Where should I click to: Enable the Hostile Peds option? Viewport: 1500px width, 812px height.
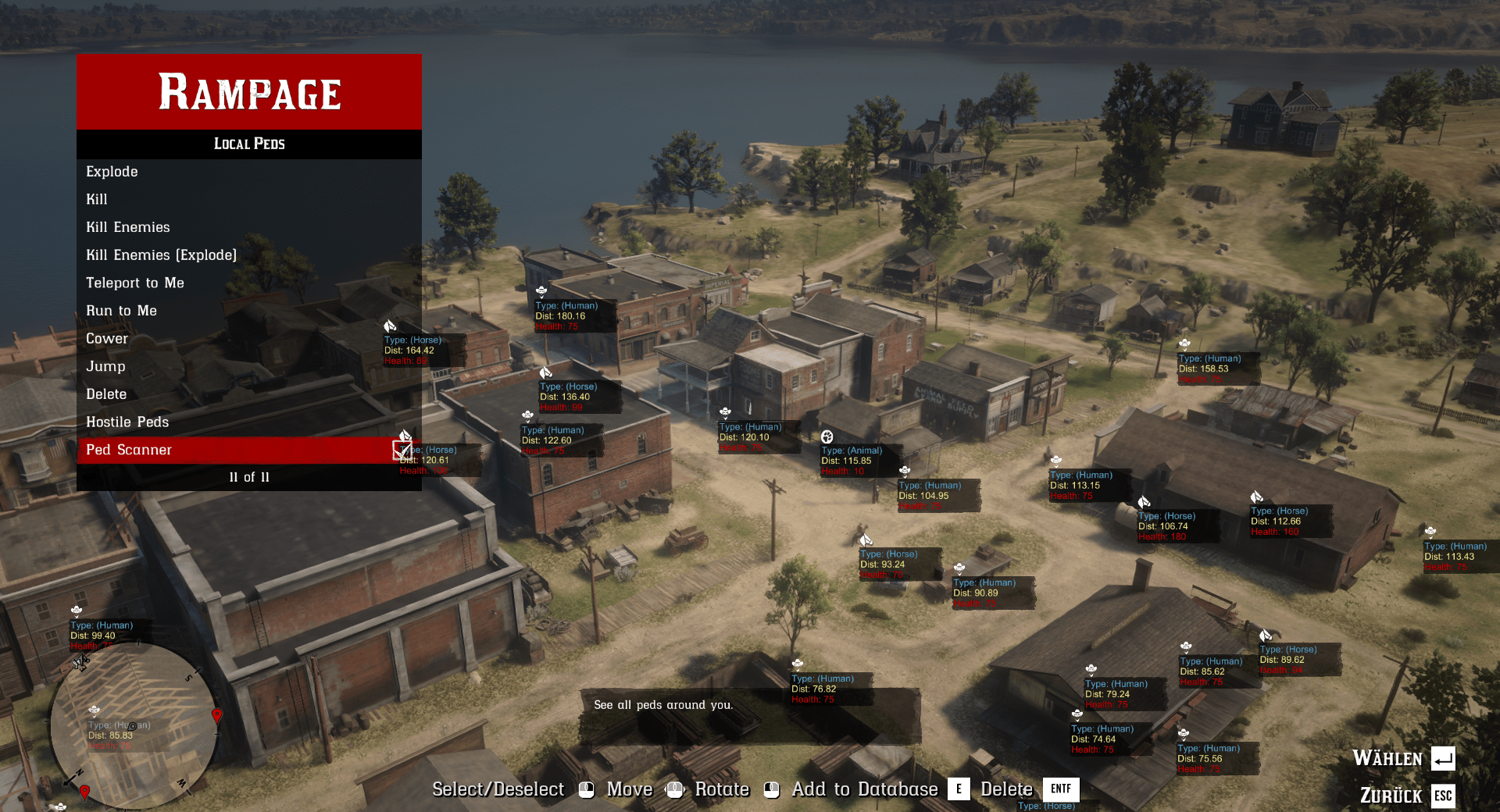127,422
